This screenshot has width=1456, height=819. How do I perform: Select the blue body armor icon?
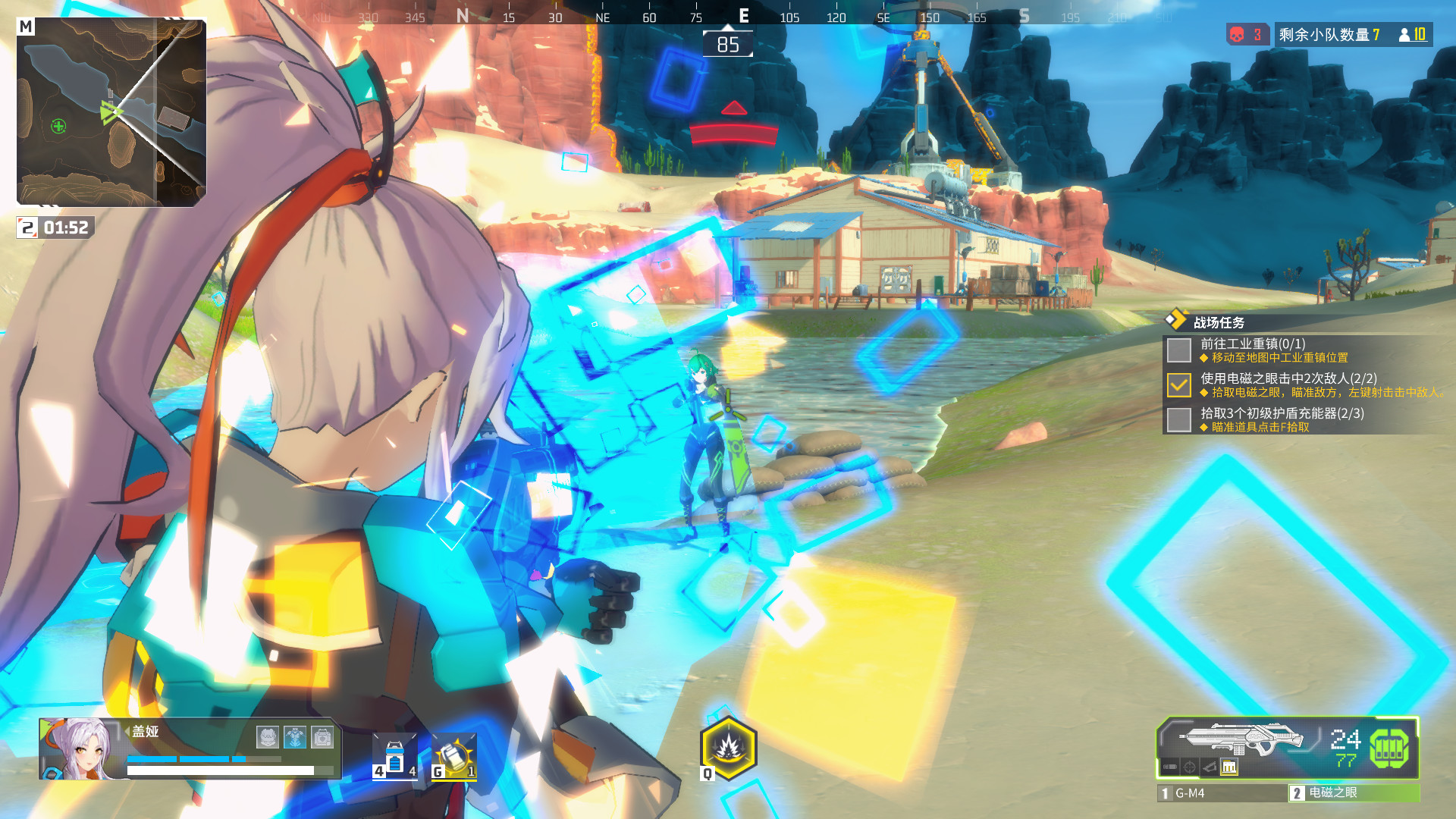295,736
